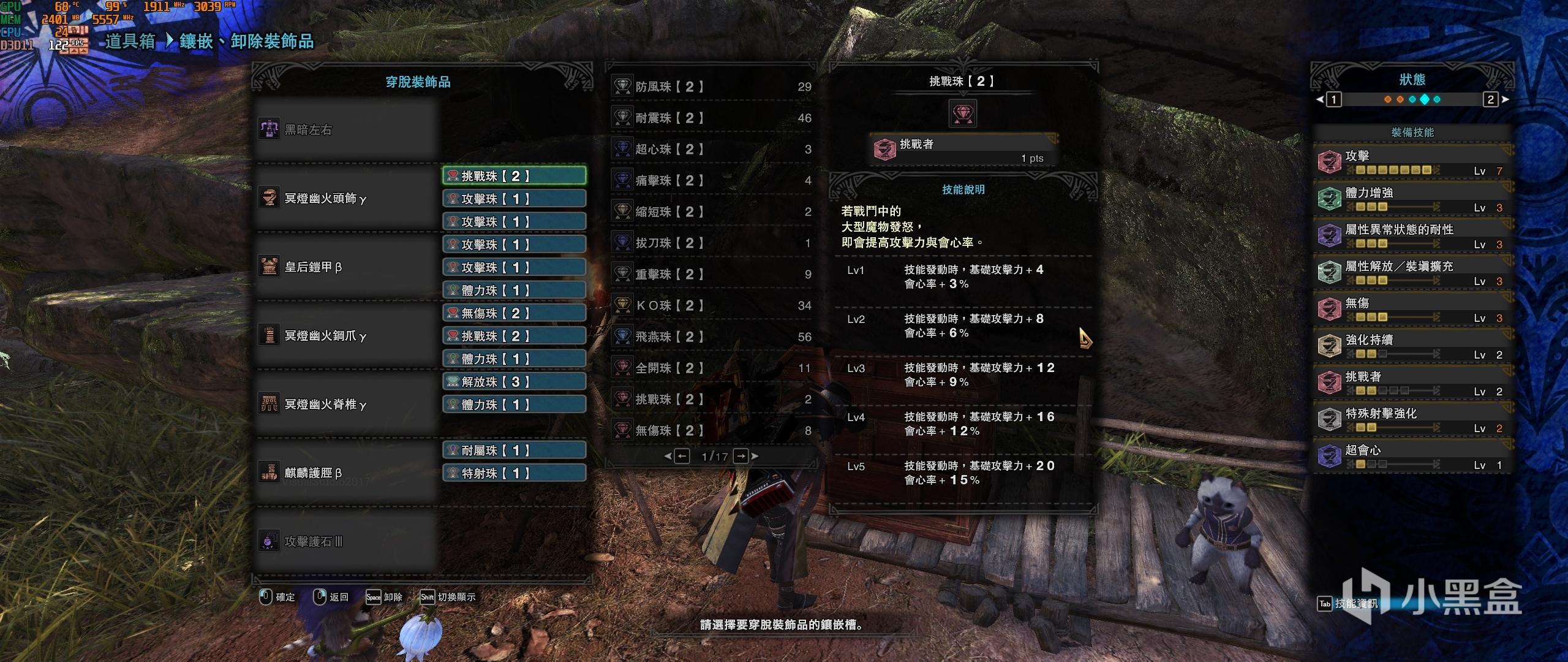Viewport: 1568px width, 662px height.
Task: Click the 超會心 skill in the status panel
Action: tap(1412, 455)
